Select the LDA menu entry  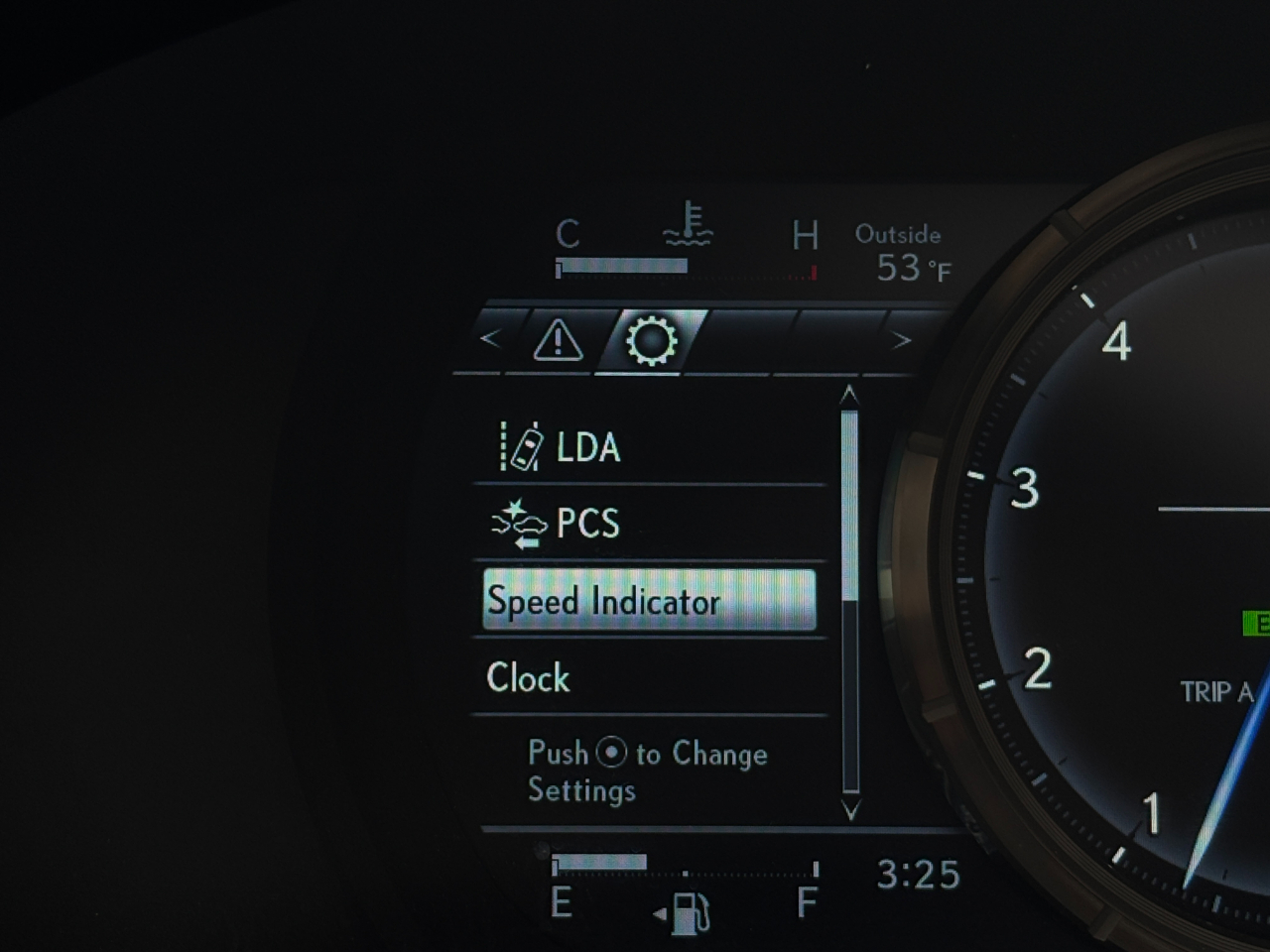(650, 447)
